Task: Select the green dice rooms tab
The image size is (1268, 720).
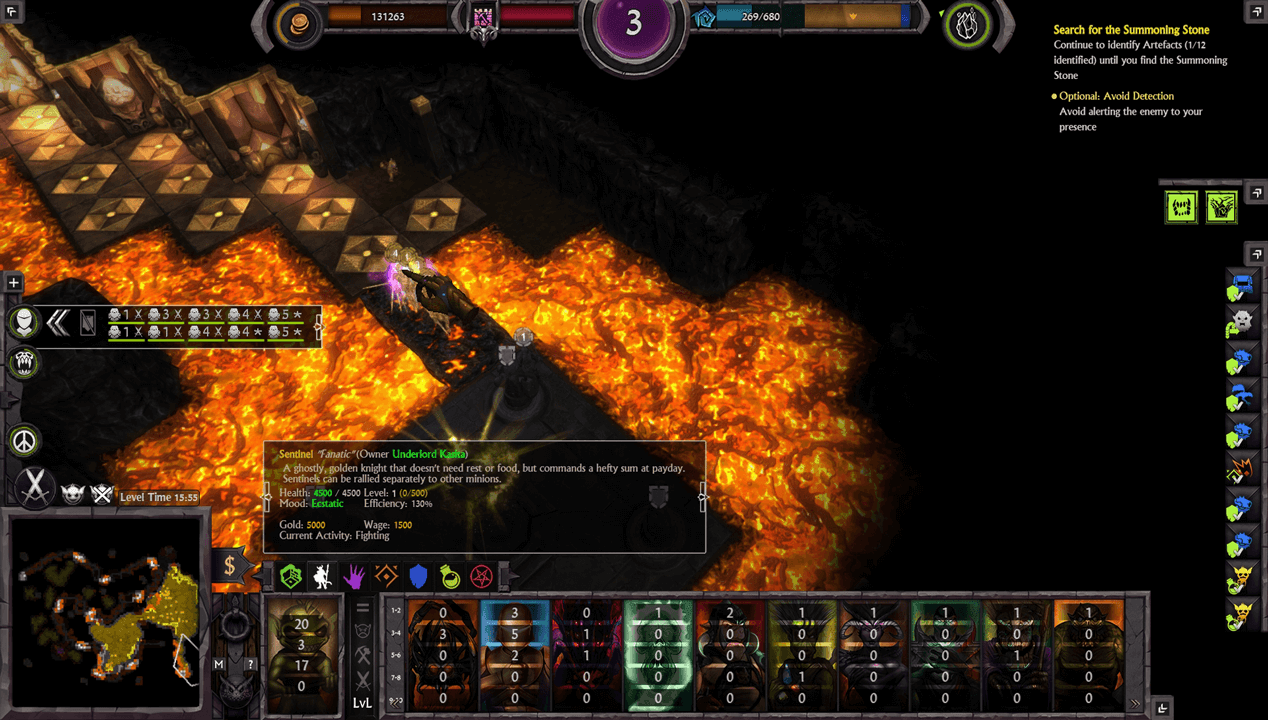Action: coord(291,575)
